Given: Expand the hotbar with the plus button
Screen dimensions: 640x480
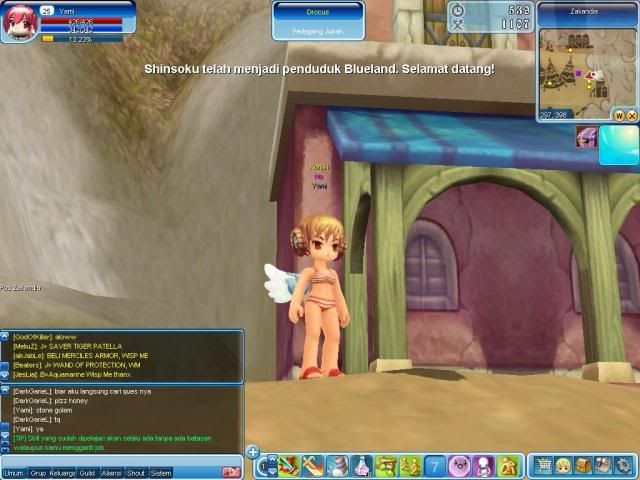Looking at the screenshot, I should point(253,451).
